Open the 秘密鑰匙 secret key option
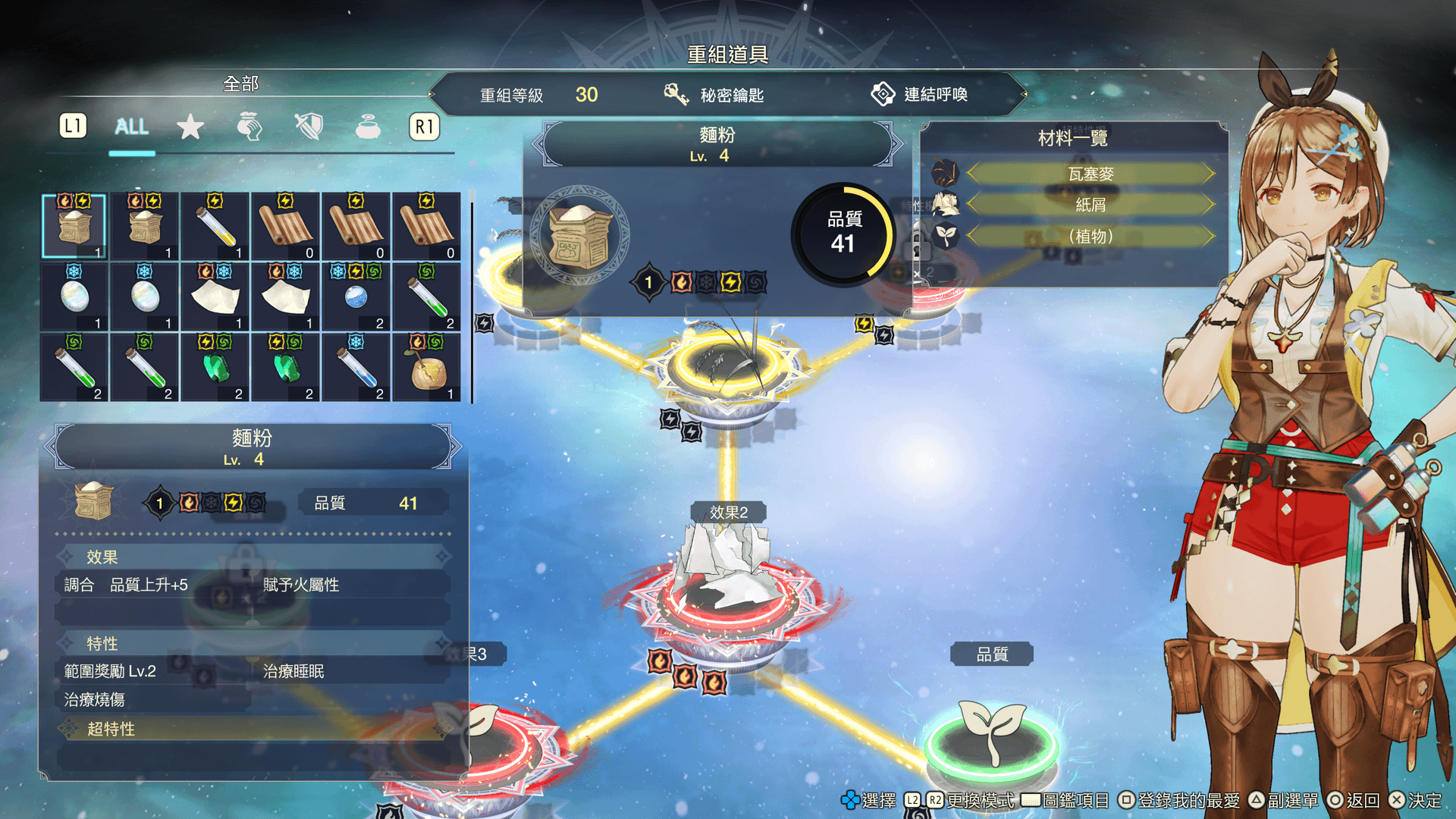This screenshot has width=1456, height=819. (714, 95)
